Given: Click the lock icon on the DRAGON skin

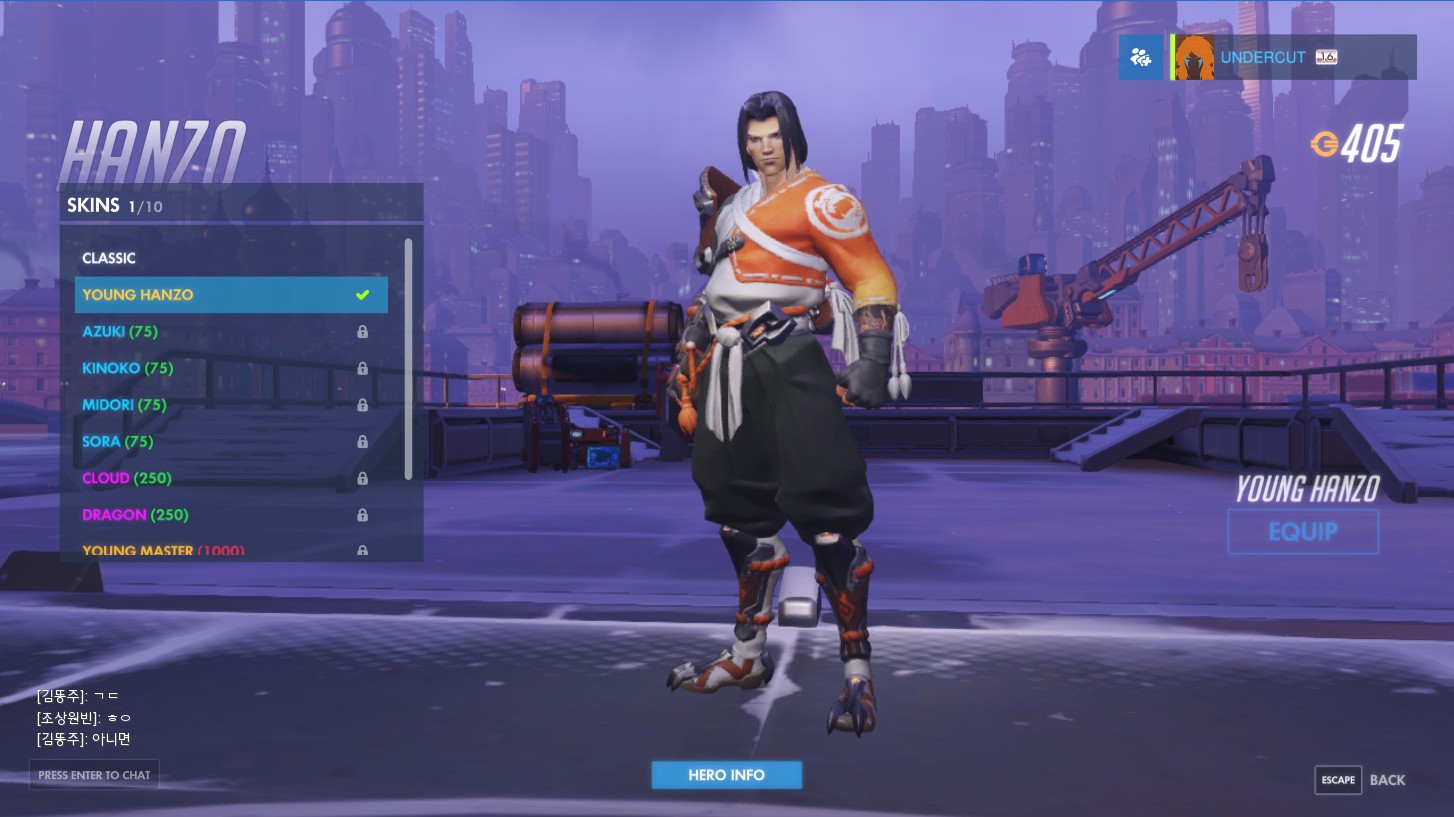Looking at the screenshot, I should [362, 515].
